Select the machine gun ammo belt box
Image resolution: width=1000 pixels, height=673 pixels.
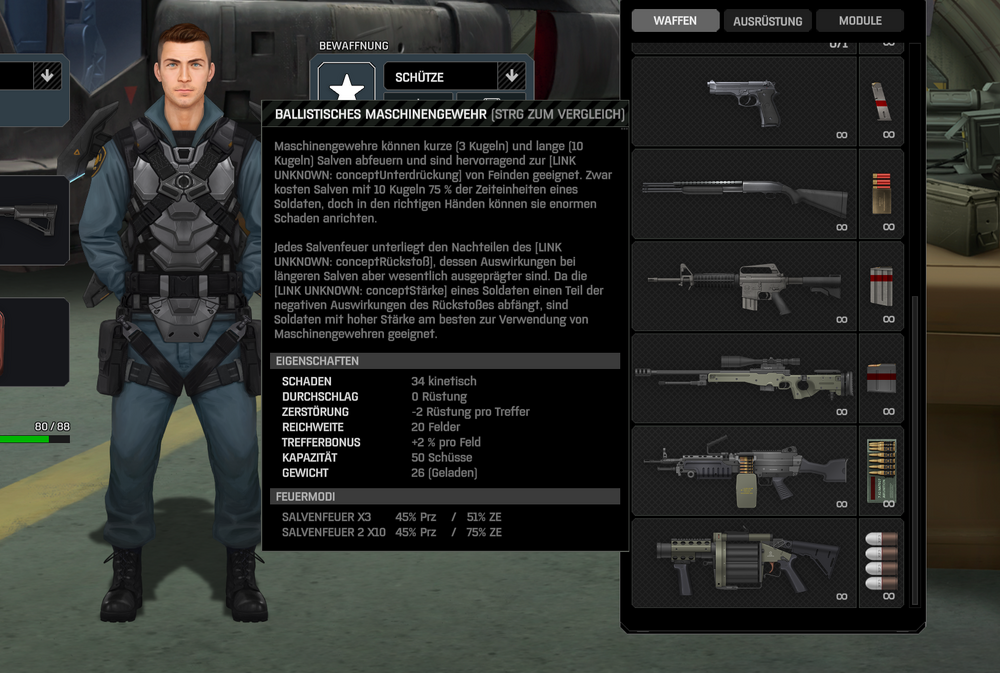[881, 470]
